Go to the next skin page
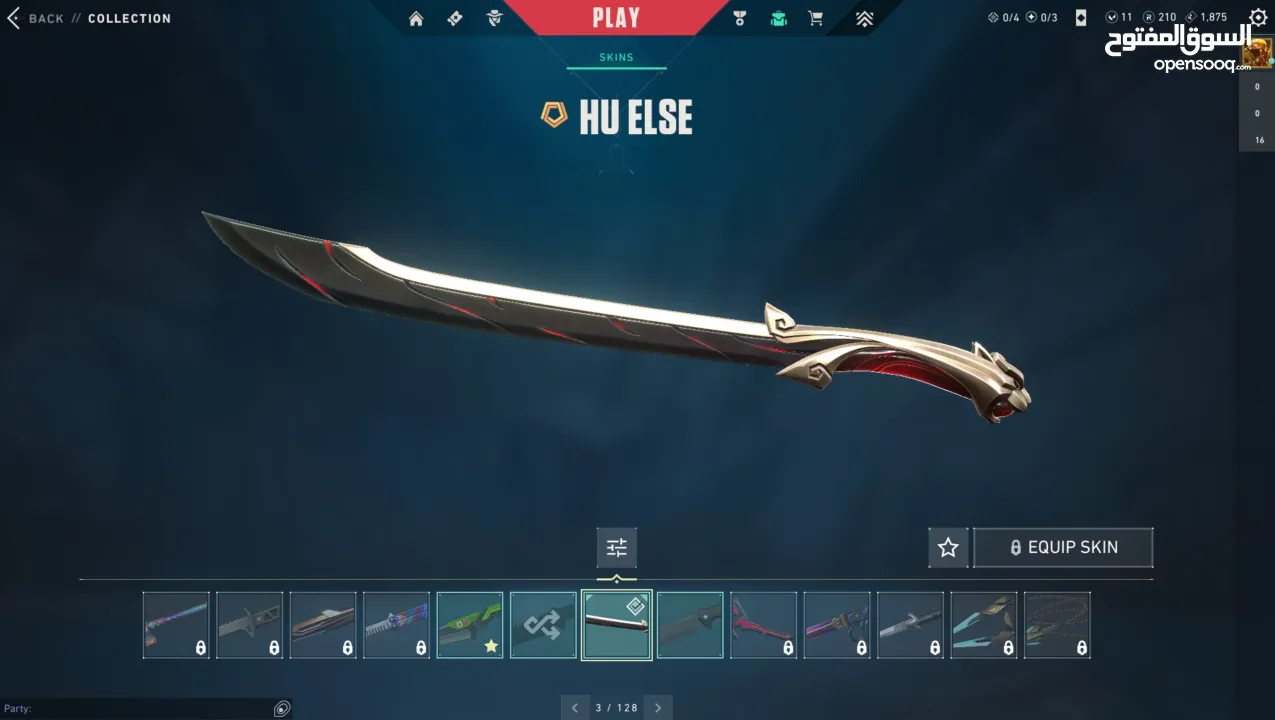 658,708
